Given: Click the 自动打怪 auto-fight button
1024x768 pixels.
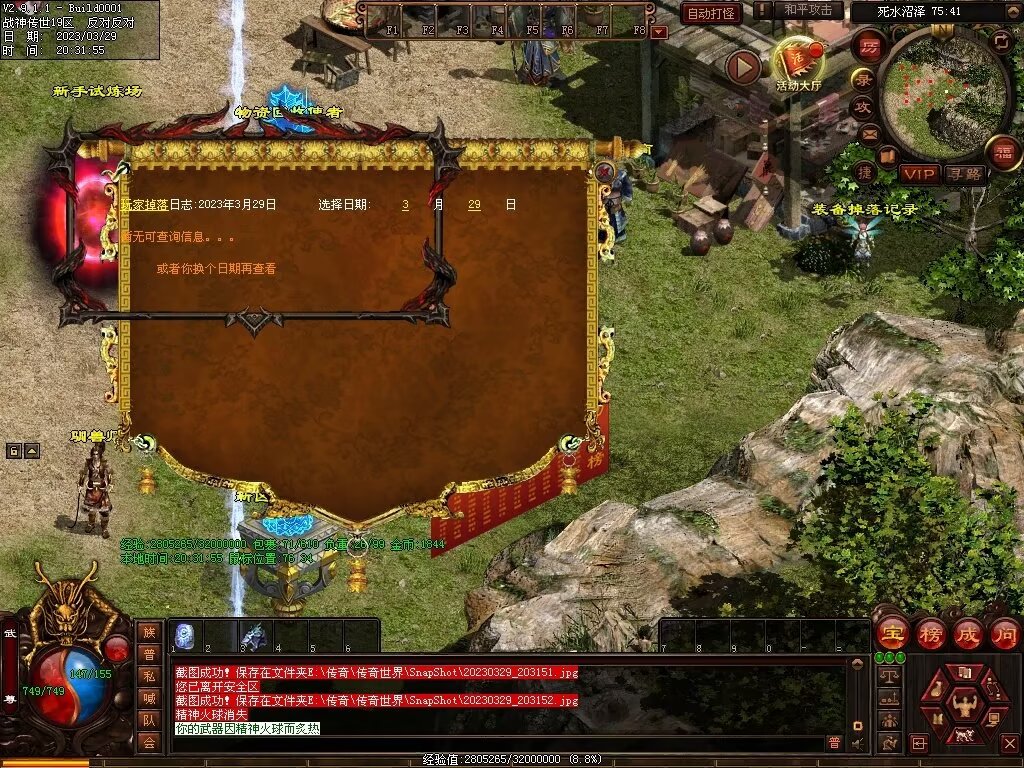Looking at the screenshot, I should tap(711, 13).
